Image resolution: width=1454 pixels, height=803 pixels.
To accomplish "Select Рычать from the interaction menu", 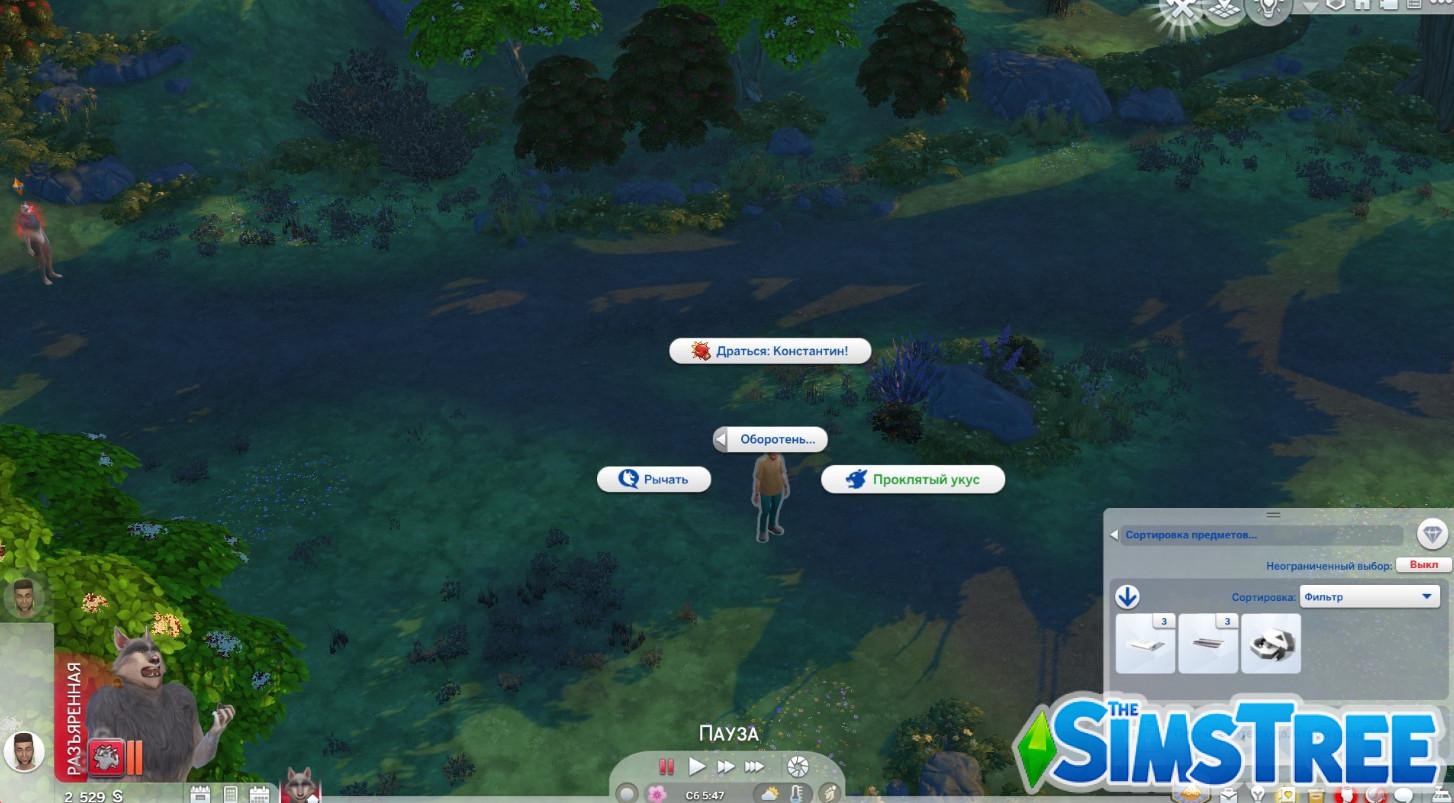I will pos(654,479).
